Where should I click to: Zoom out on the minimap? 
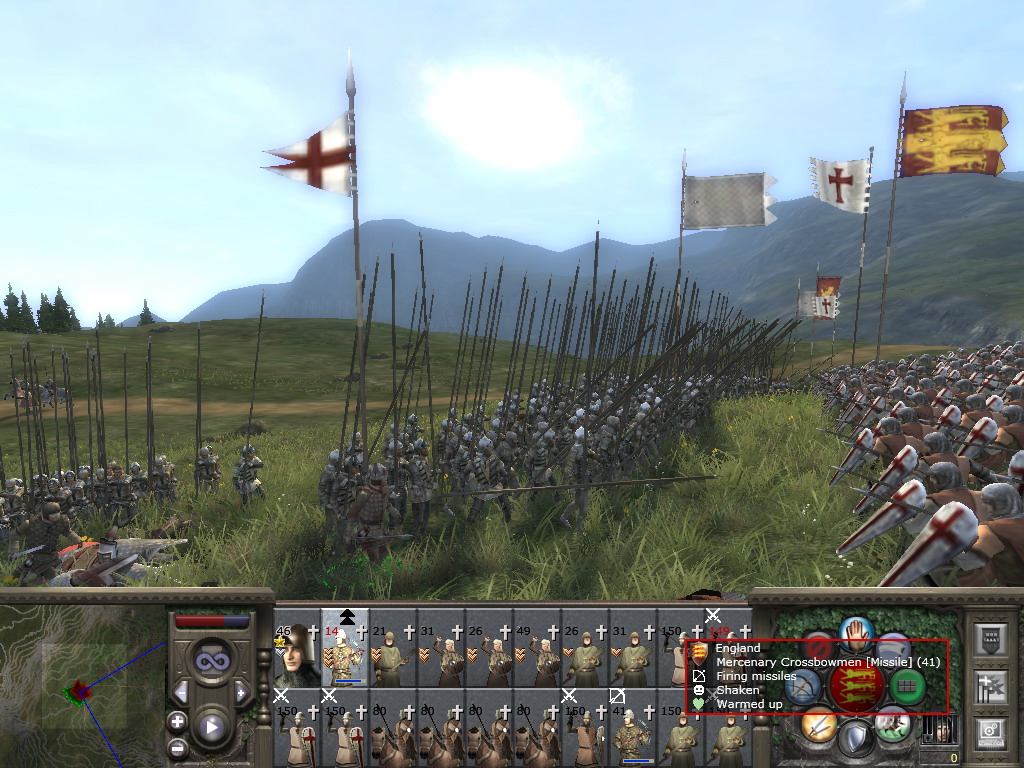click(177, 747)
